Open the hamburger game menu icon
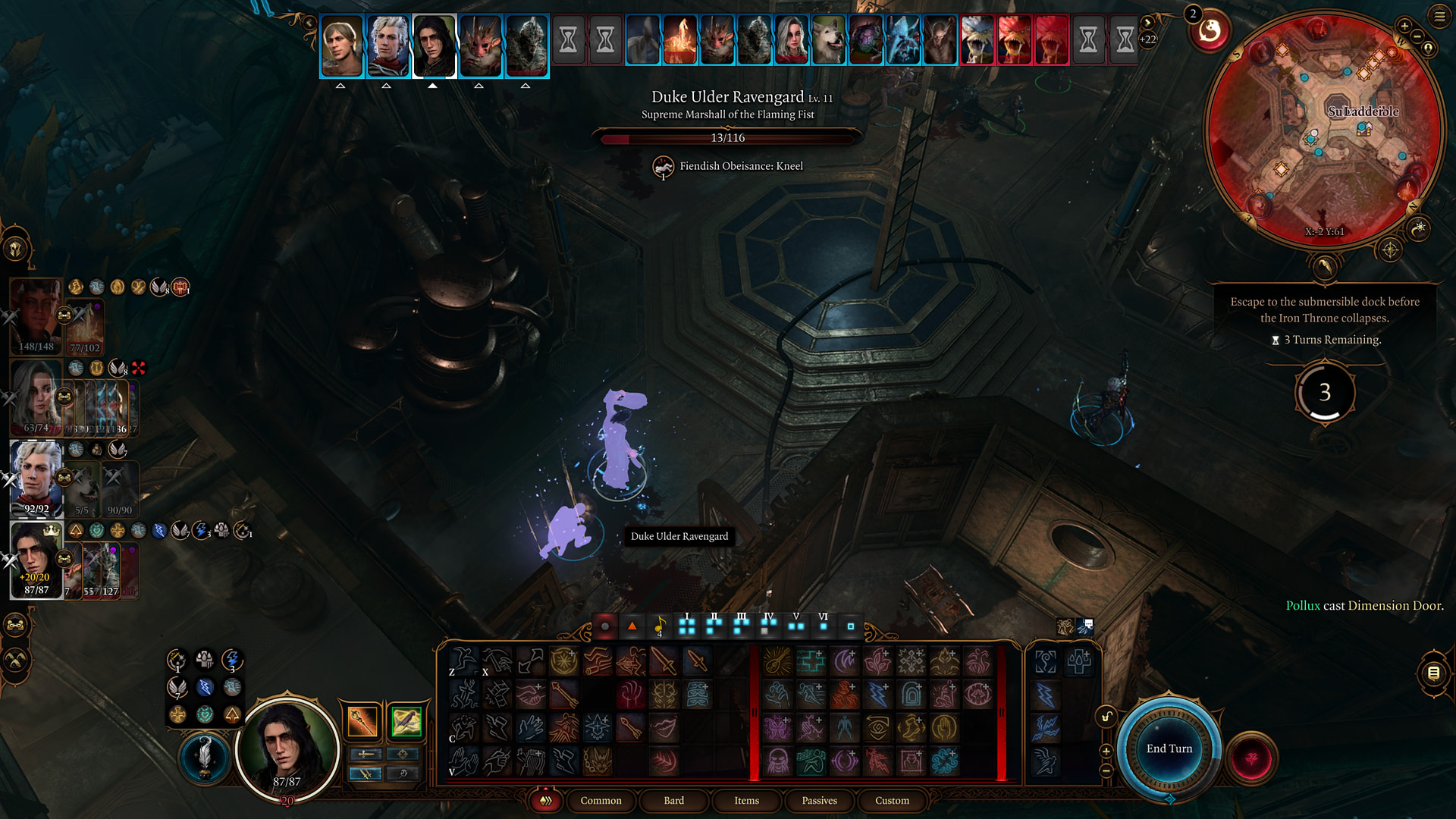Screen dimensions: 1456x819 [x=1439, y=16]
